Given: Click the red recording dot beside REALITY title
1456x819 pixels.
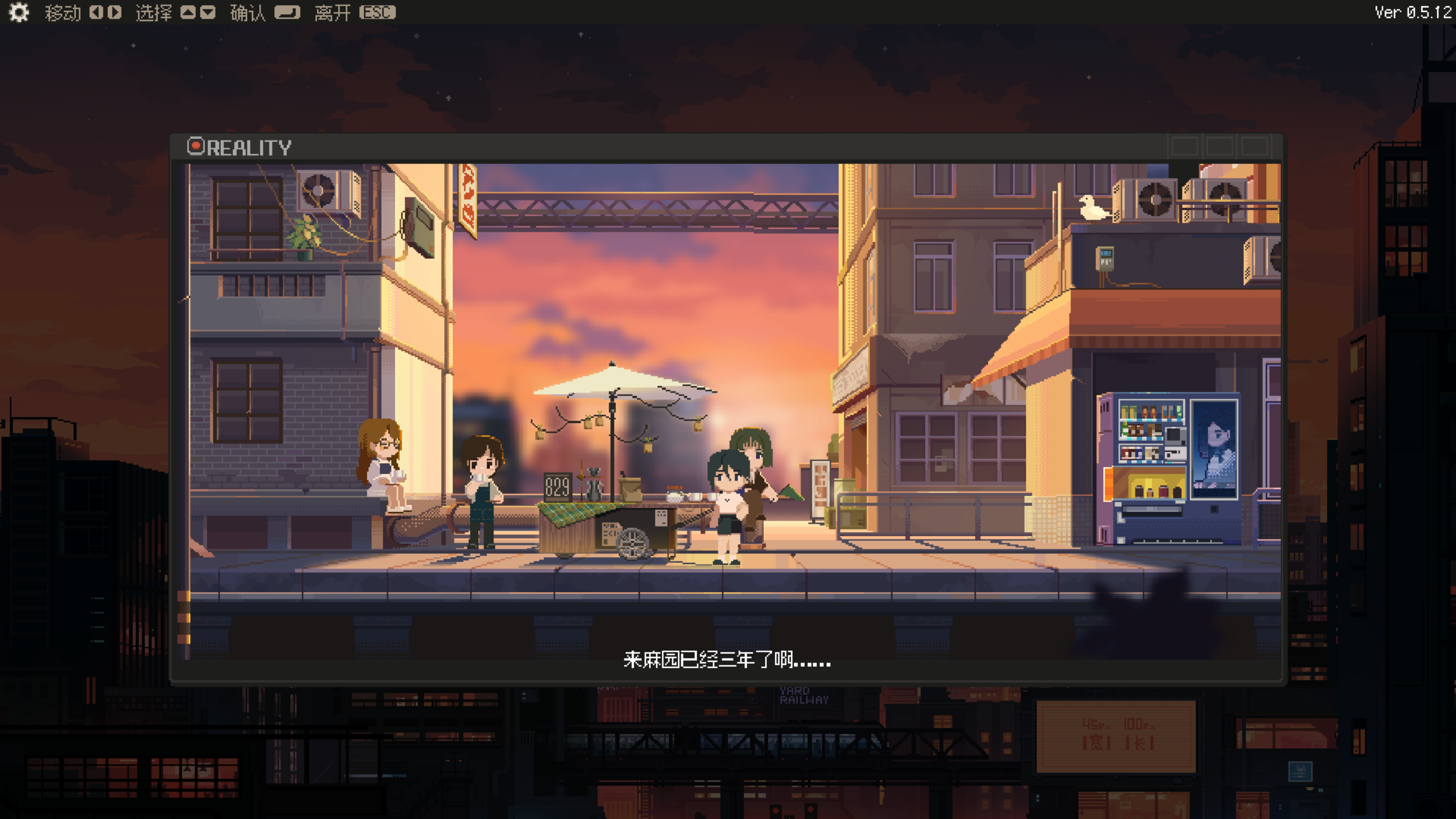Looking at the screenshot, I should coord(197,147).
